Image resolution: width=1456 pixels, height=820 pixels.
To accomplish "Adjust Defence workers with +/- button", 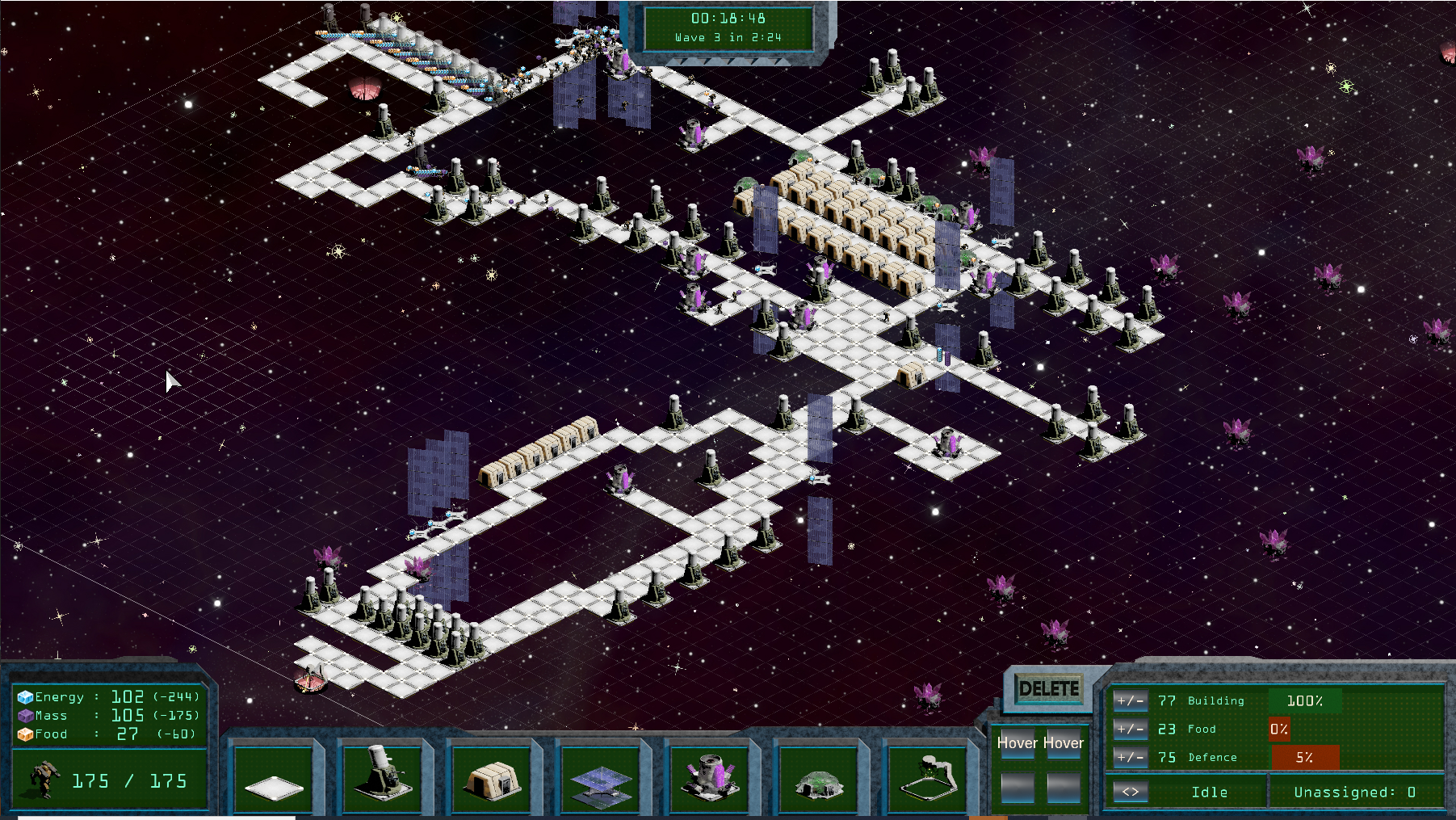I will pos(1130,757).
